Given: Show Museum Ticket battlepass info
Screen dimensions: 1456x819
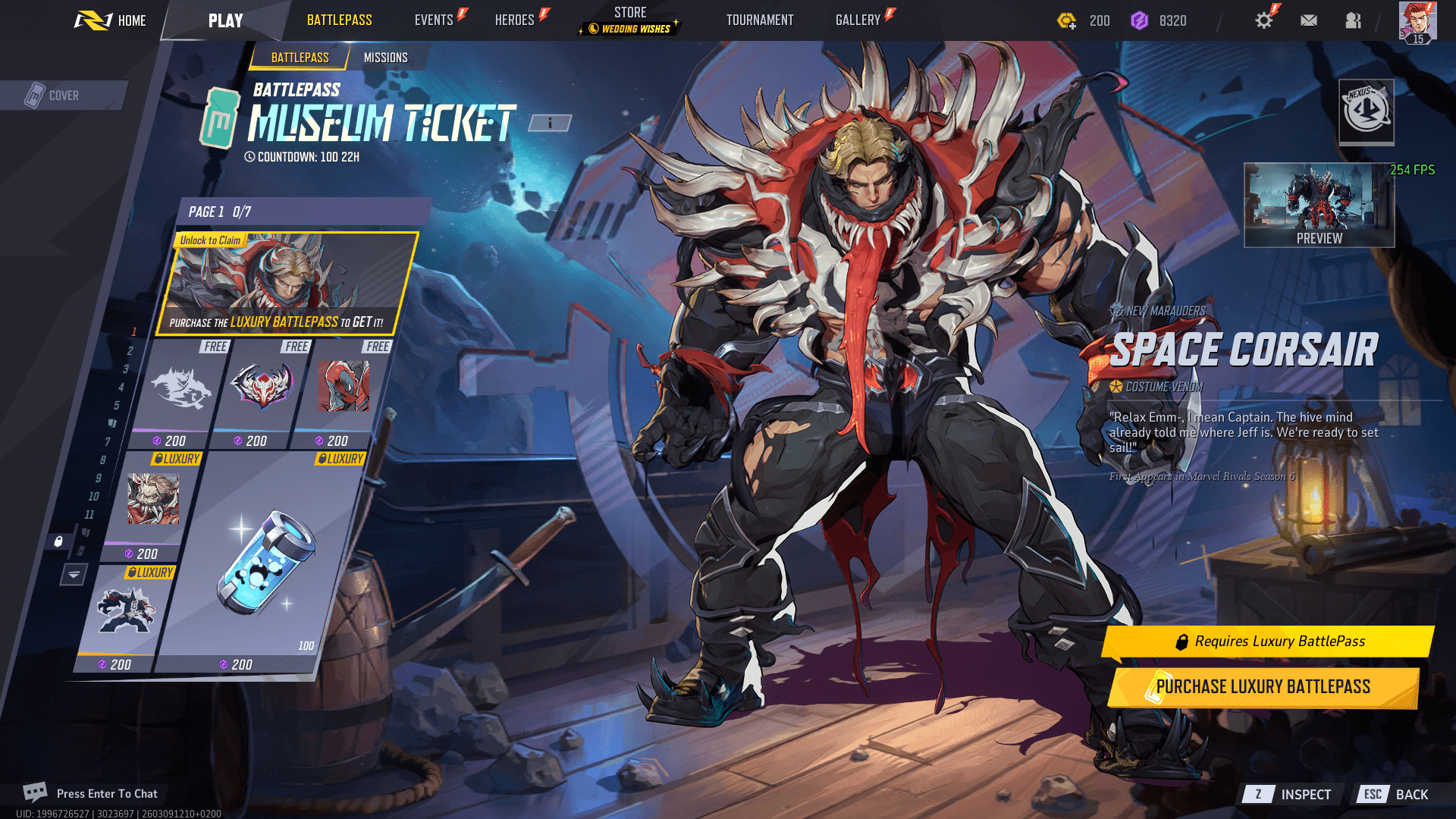Looking at the screenshot, I should tap(550, 123).
